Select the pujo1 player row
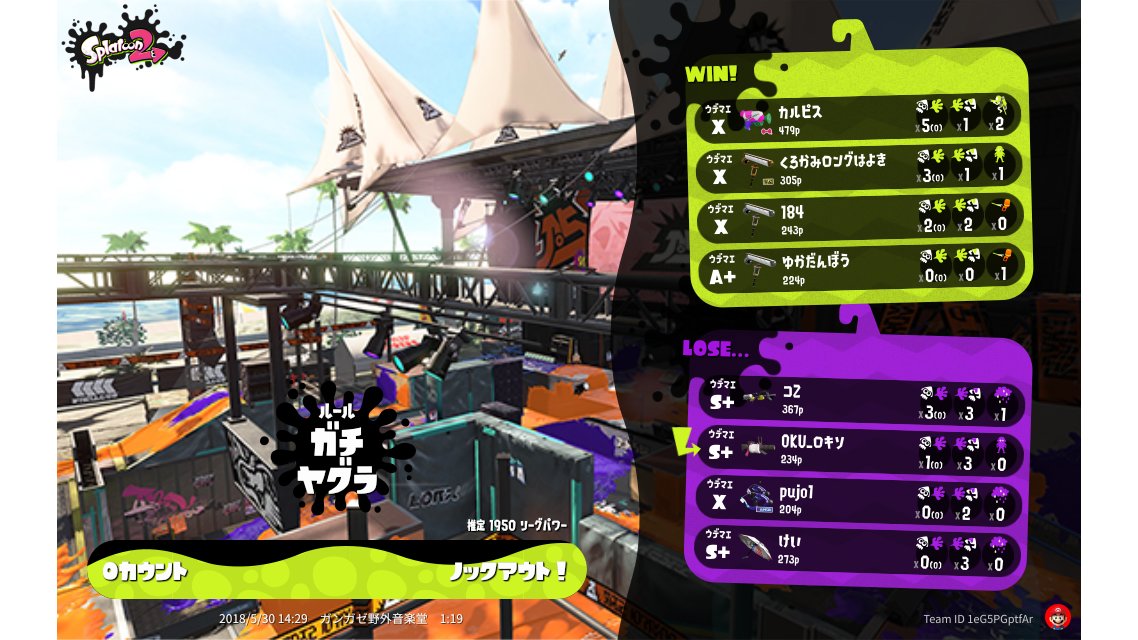The height and width of the screenshot is (640, 1138). pyautogui.click(x=858, y=498)
